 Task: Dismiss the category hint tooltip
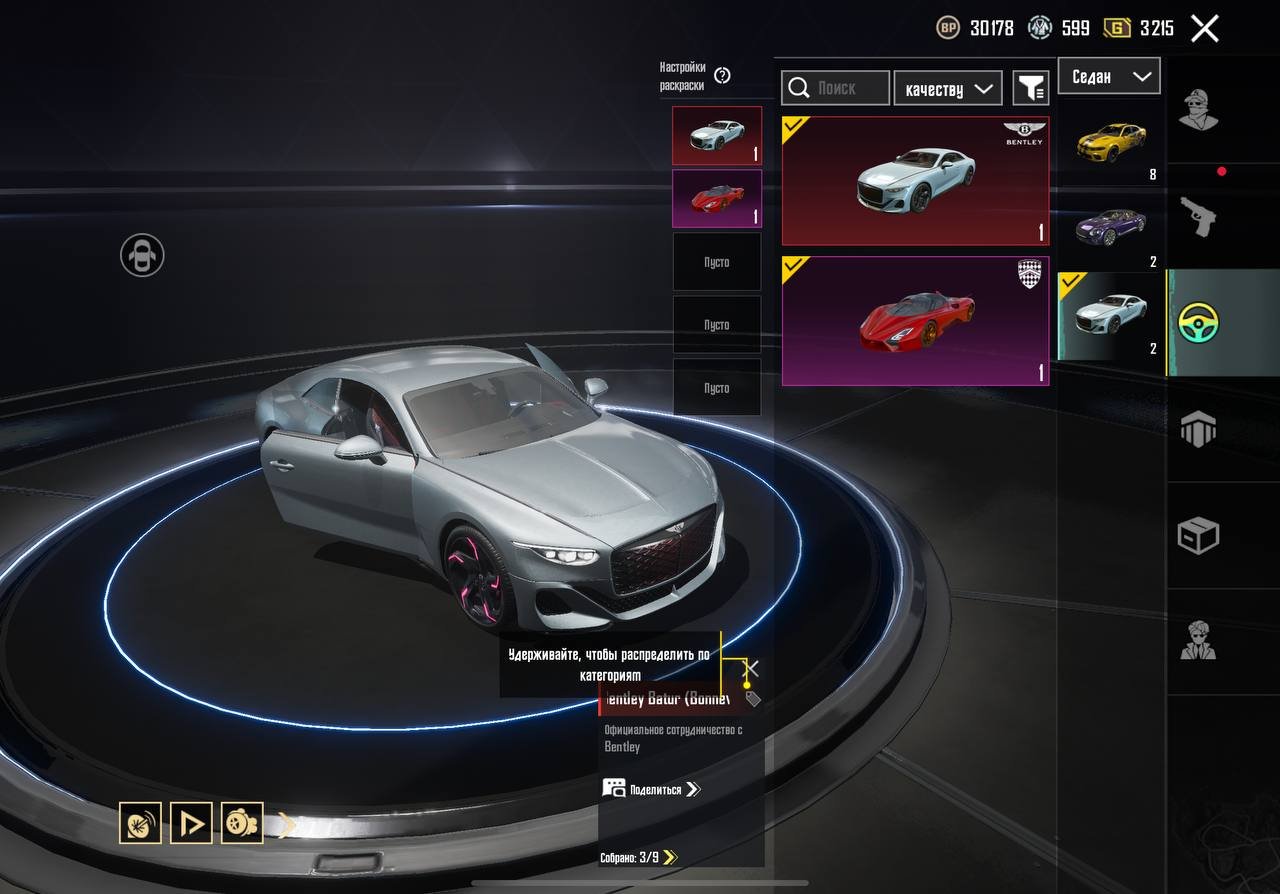752,668
